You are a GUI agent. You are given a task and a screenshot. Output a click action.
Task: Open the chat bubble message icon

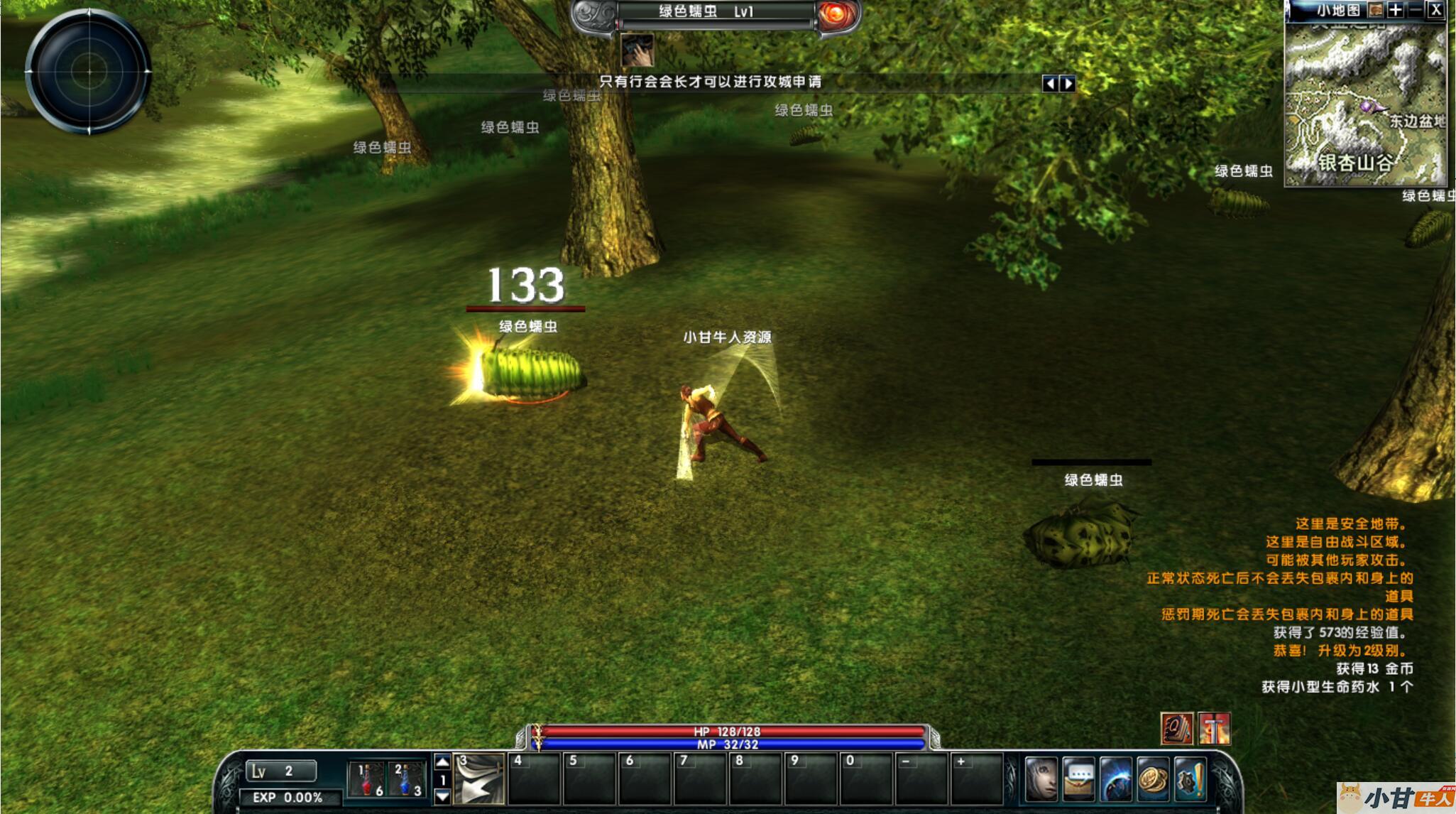pos(1079,778)
